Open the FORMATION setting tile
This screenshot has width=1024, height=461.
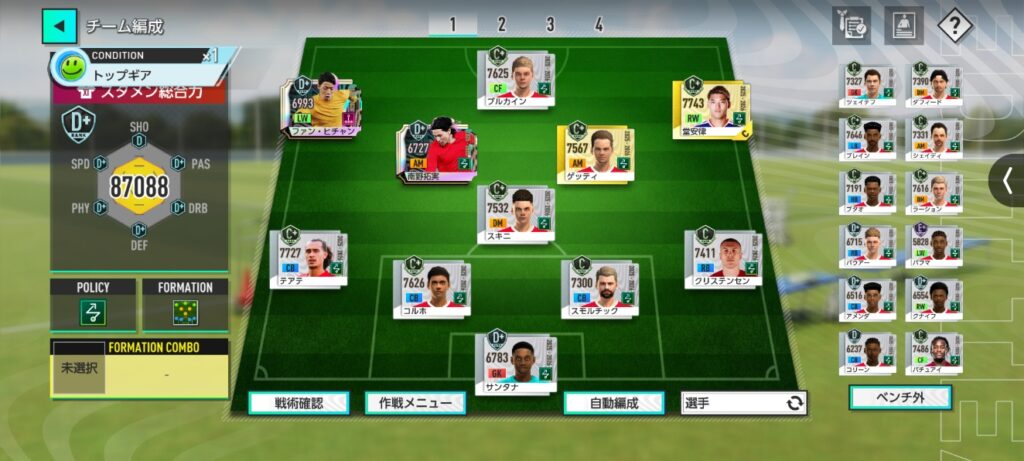click(185, 306)
